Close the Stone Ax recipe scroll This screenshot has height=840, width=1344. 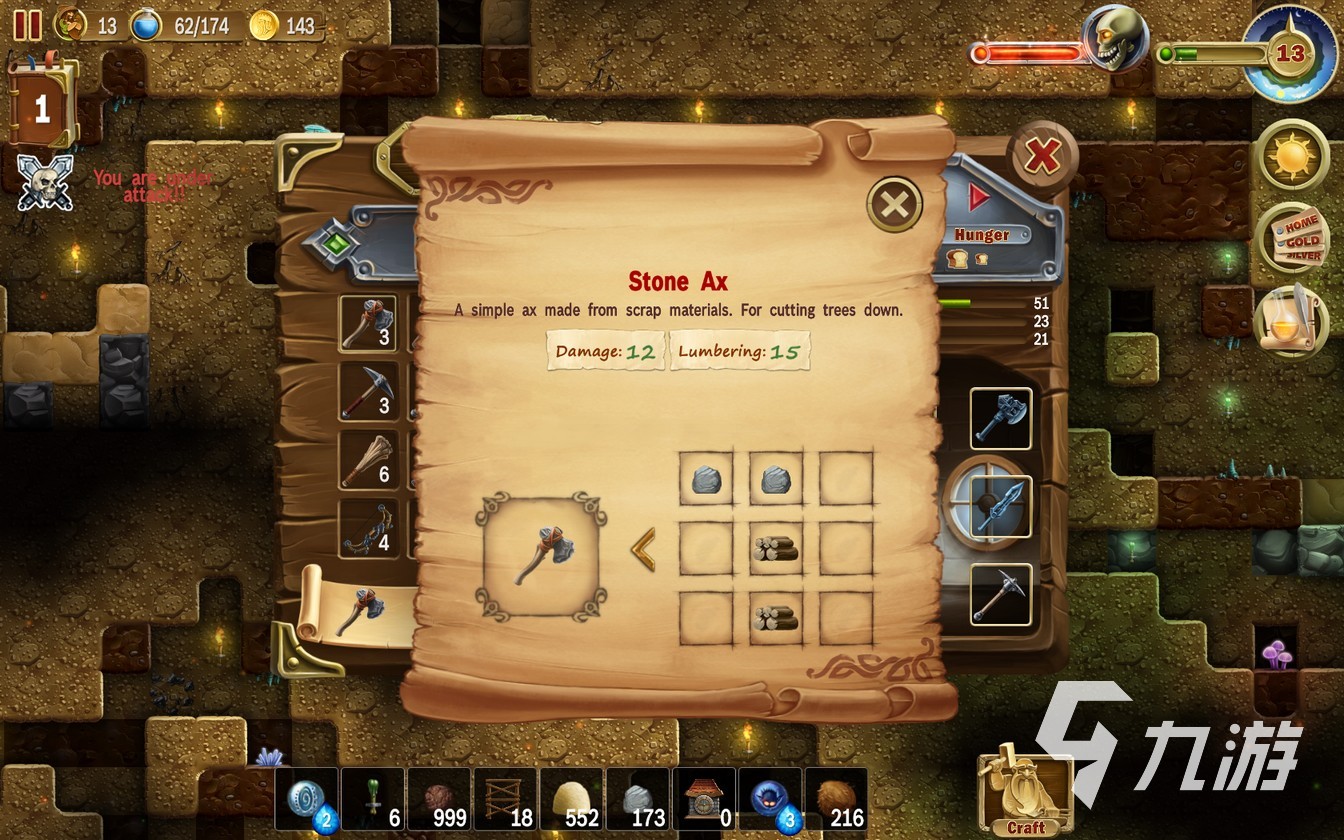coord(894,206)
